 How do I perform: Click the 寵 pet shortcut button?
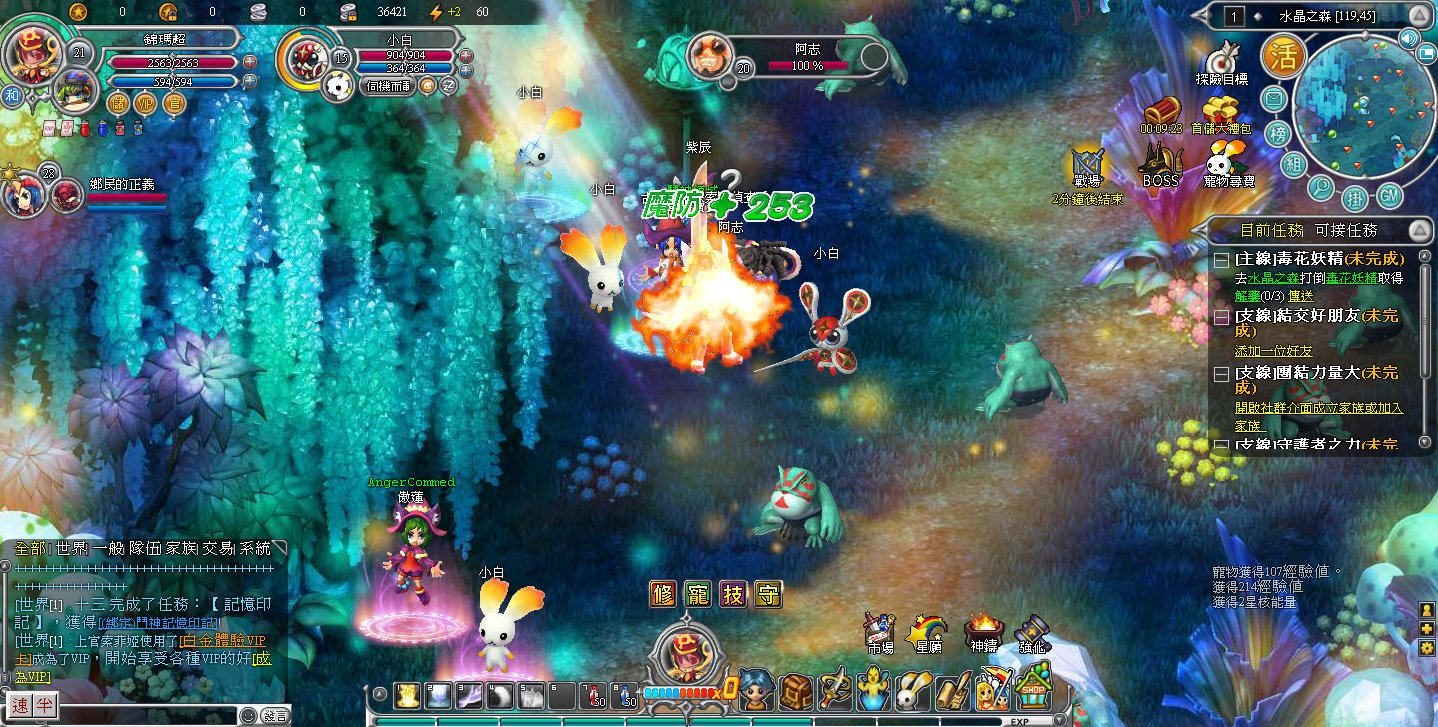698,595
